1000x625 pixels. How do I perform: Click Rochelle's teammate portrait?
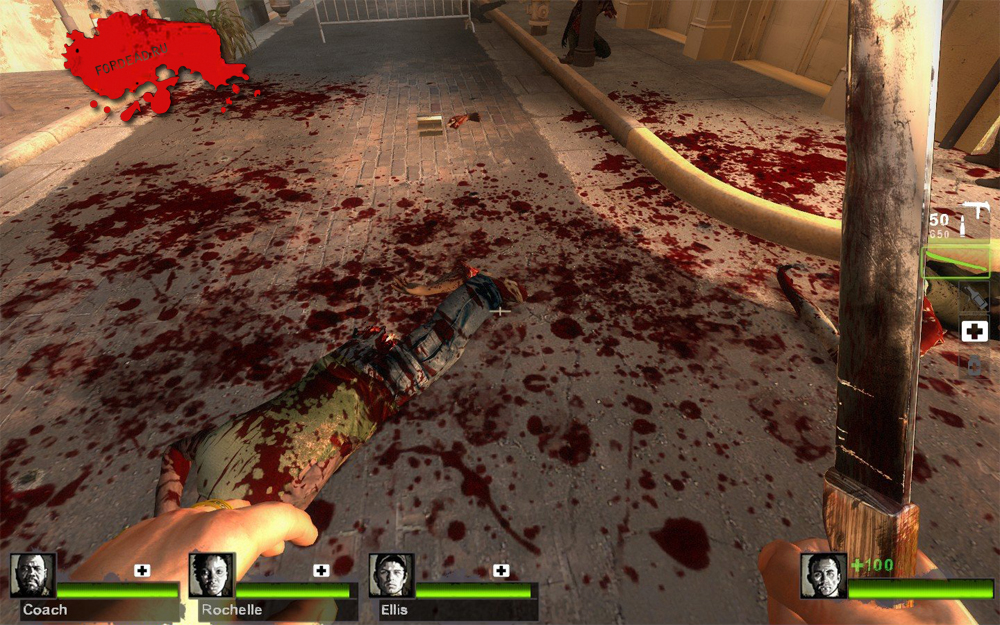click(x=211, y=576)
